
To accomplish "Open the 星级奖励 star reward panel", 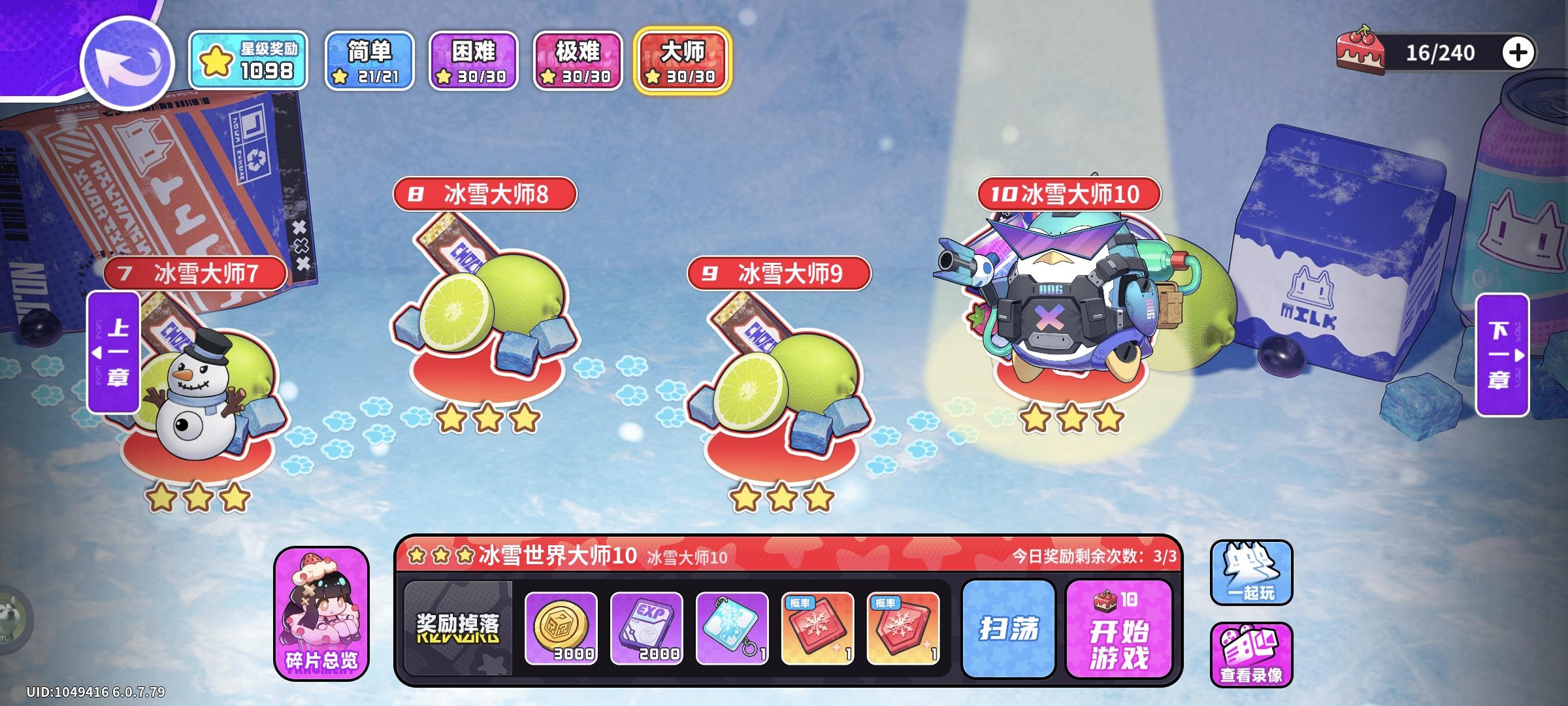I will click(248, 61).
